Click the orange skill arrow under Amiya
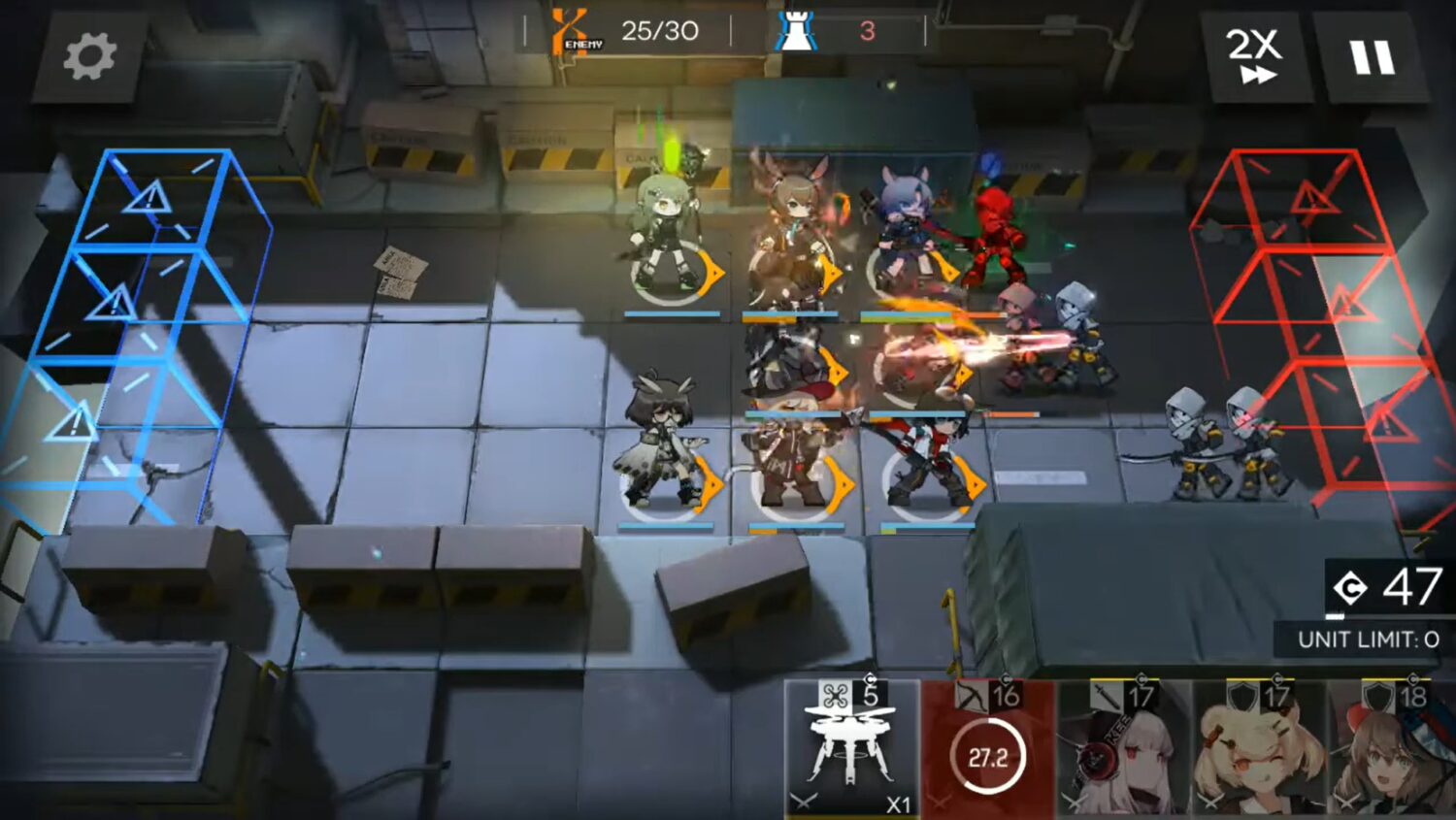The image size is (1456, 820). point(830,275)
